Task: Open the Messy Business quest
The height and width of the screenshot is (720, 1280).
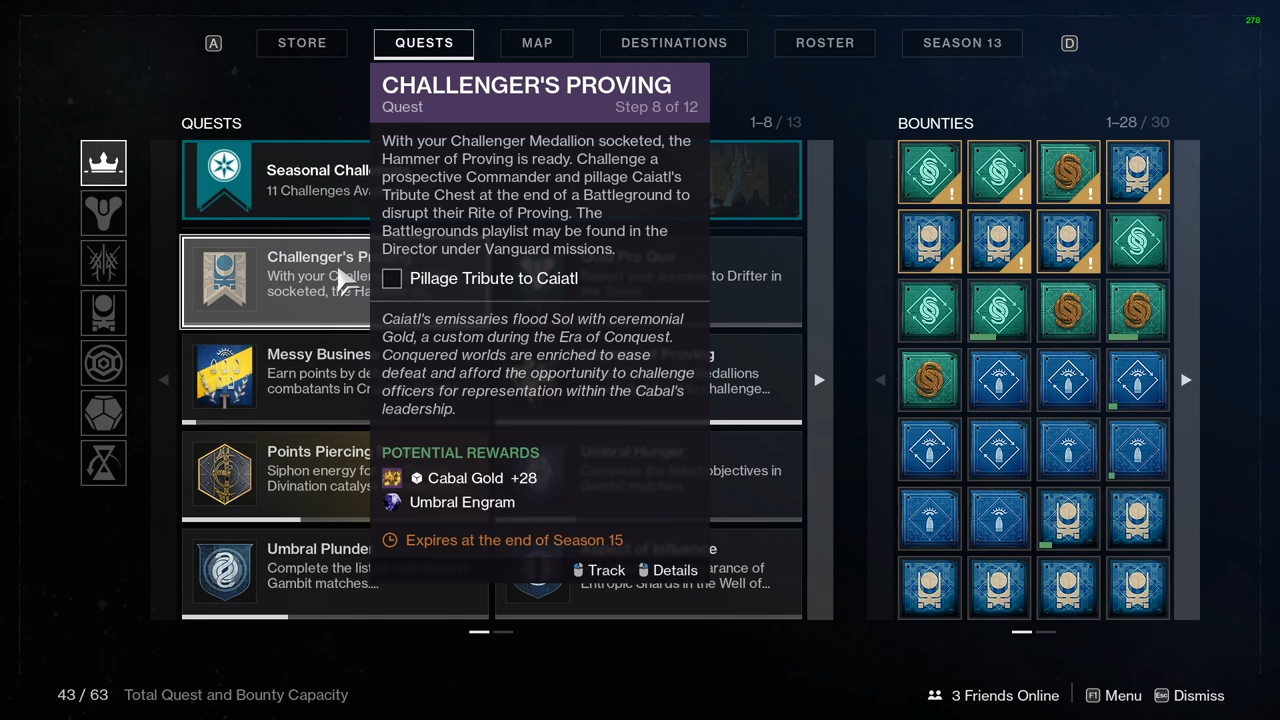Action: click(x=275, y=378)
